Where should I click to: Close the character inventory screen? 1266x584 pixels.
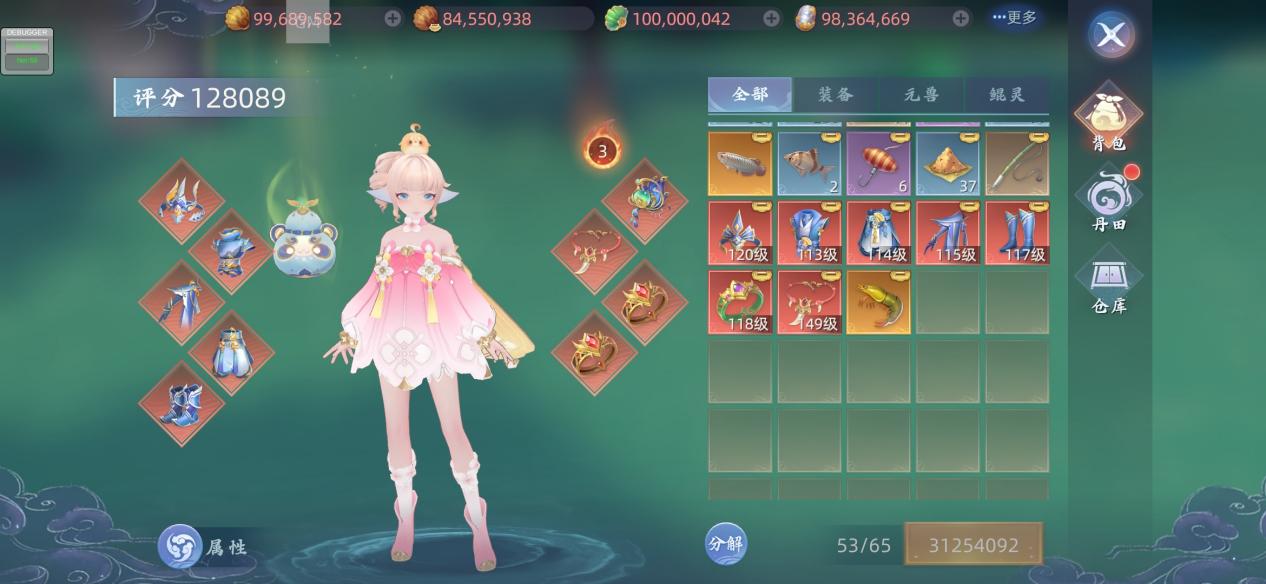coord(1110,36)
